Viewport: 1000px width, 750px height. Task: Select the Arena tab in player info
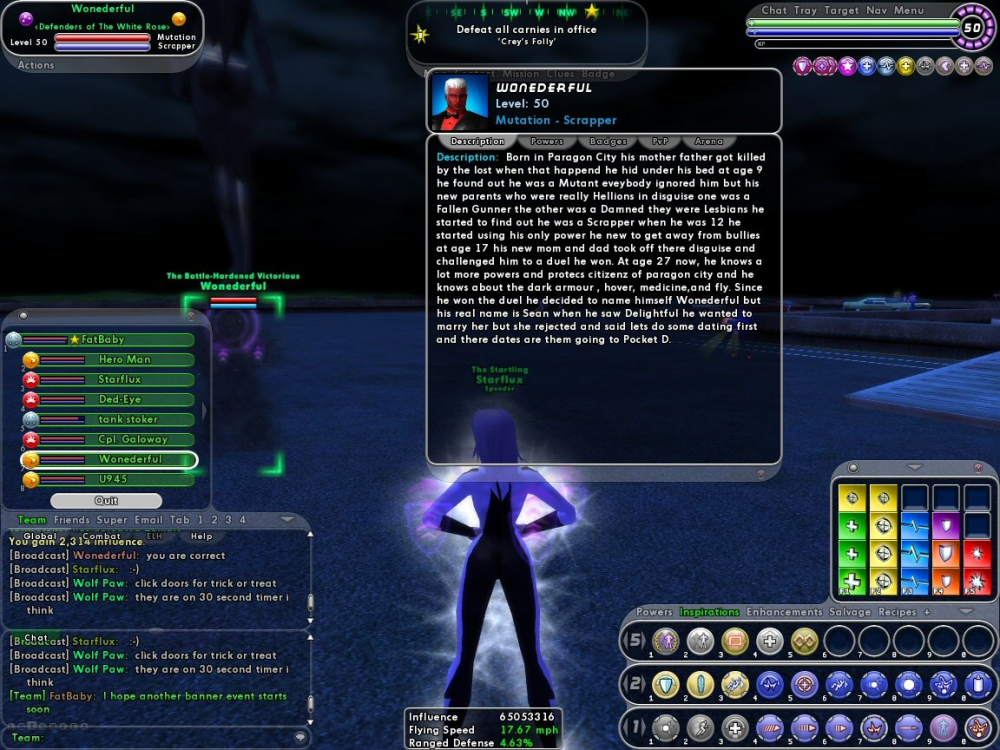pyautogui.click(x=708, y=142)
